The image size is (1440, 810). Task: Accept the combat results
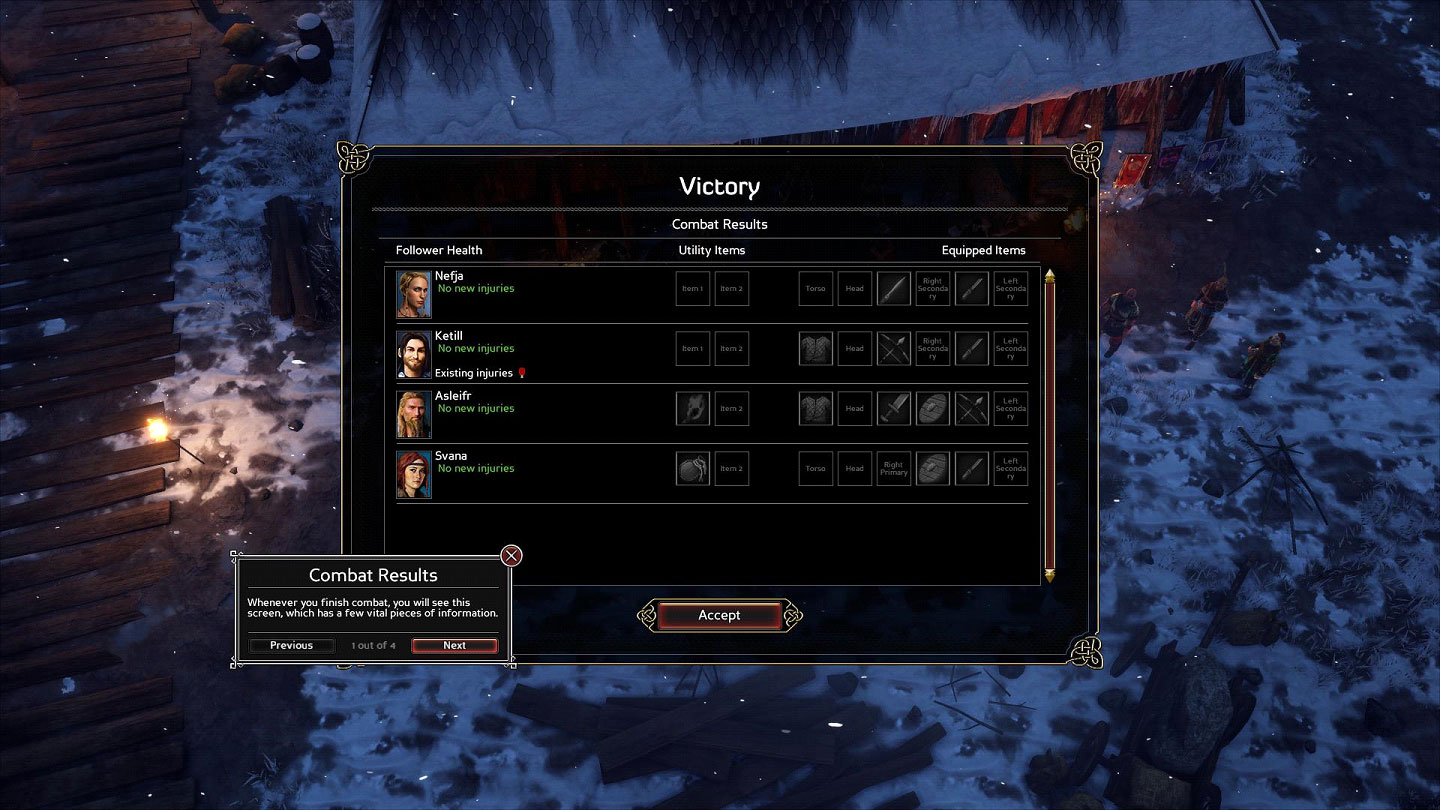pyautogui.click(x=719, y=615)
